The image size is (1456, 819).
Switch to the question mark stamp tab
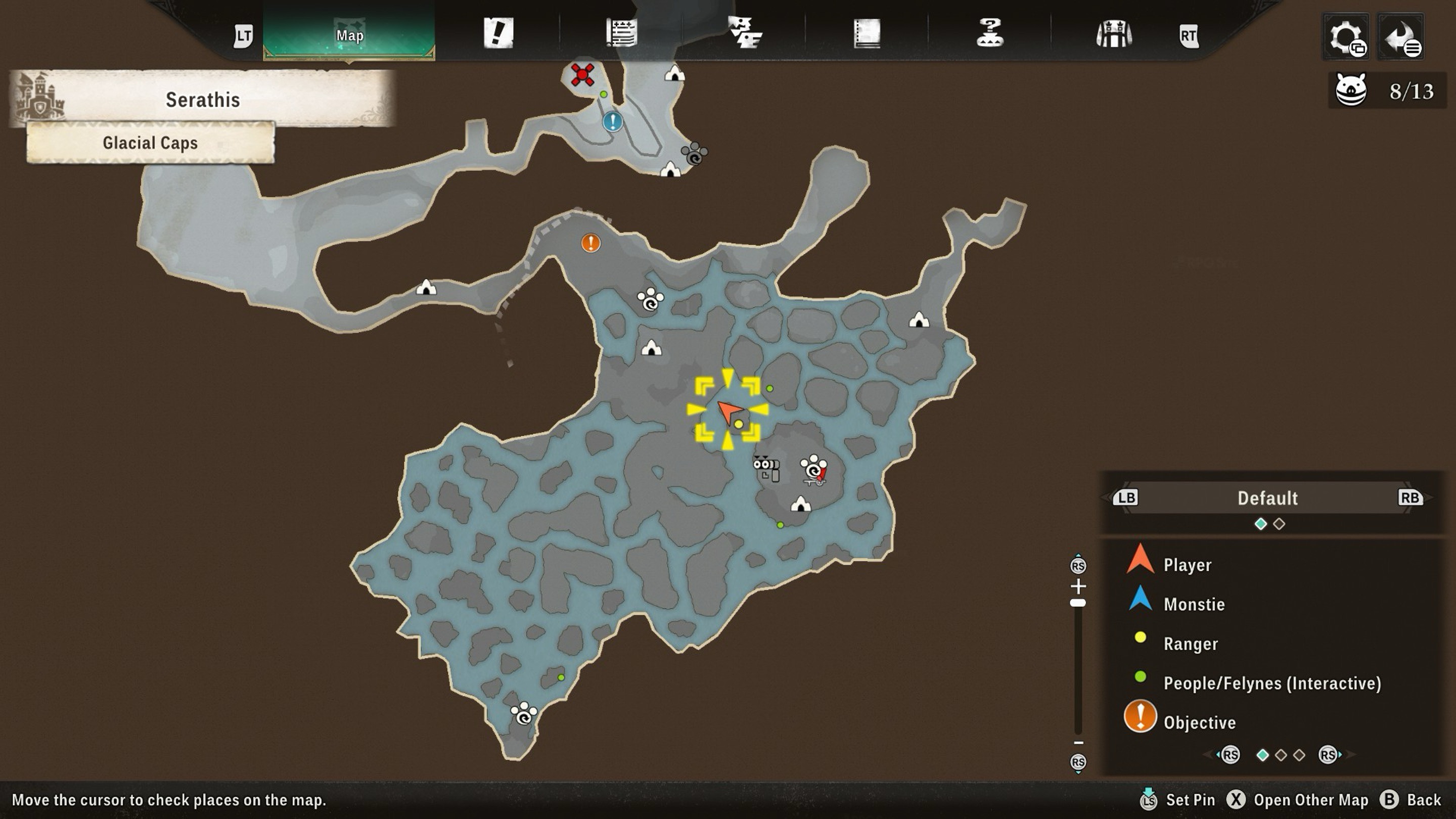[990, 33]
